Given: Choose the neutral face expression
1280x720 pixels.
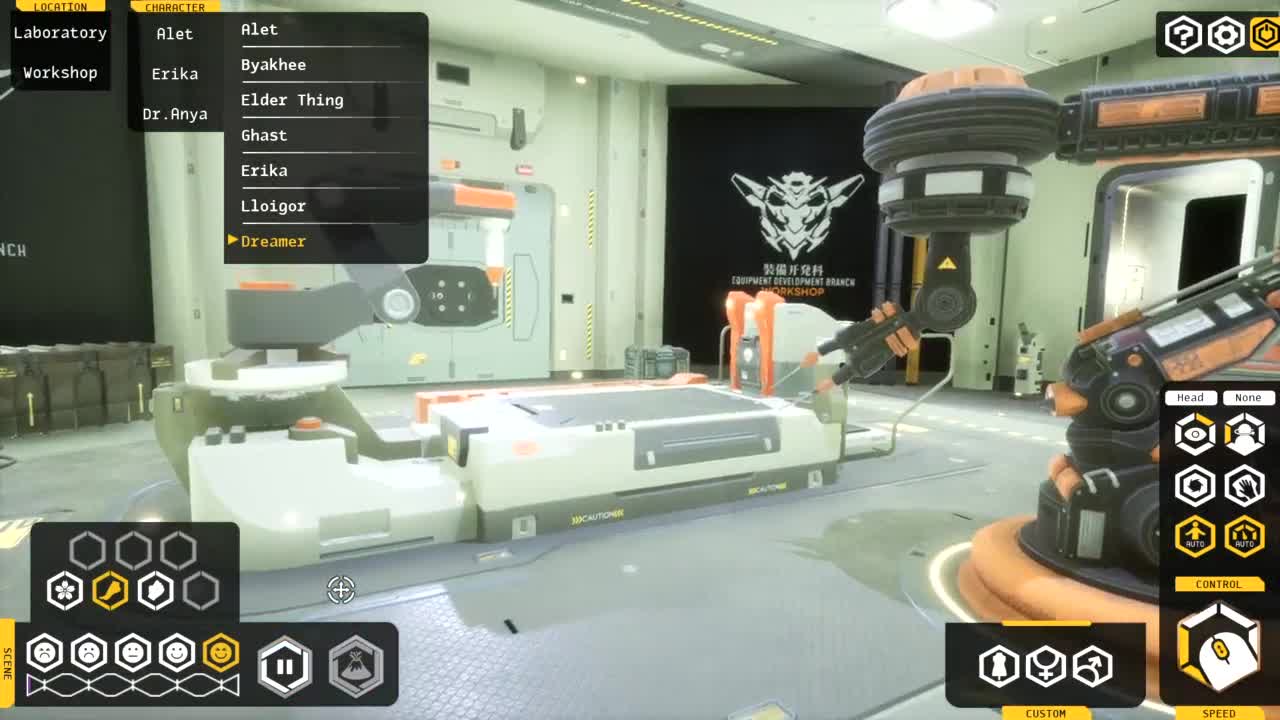Looking at the screenshot, I should 133,653.
